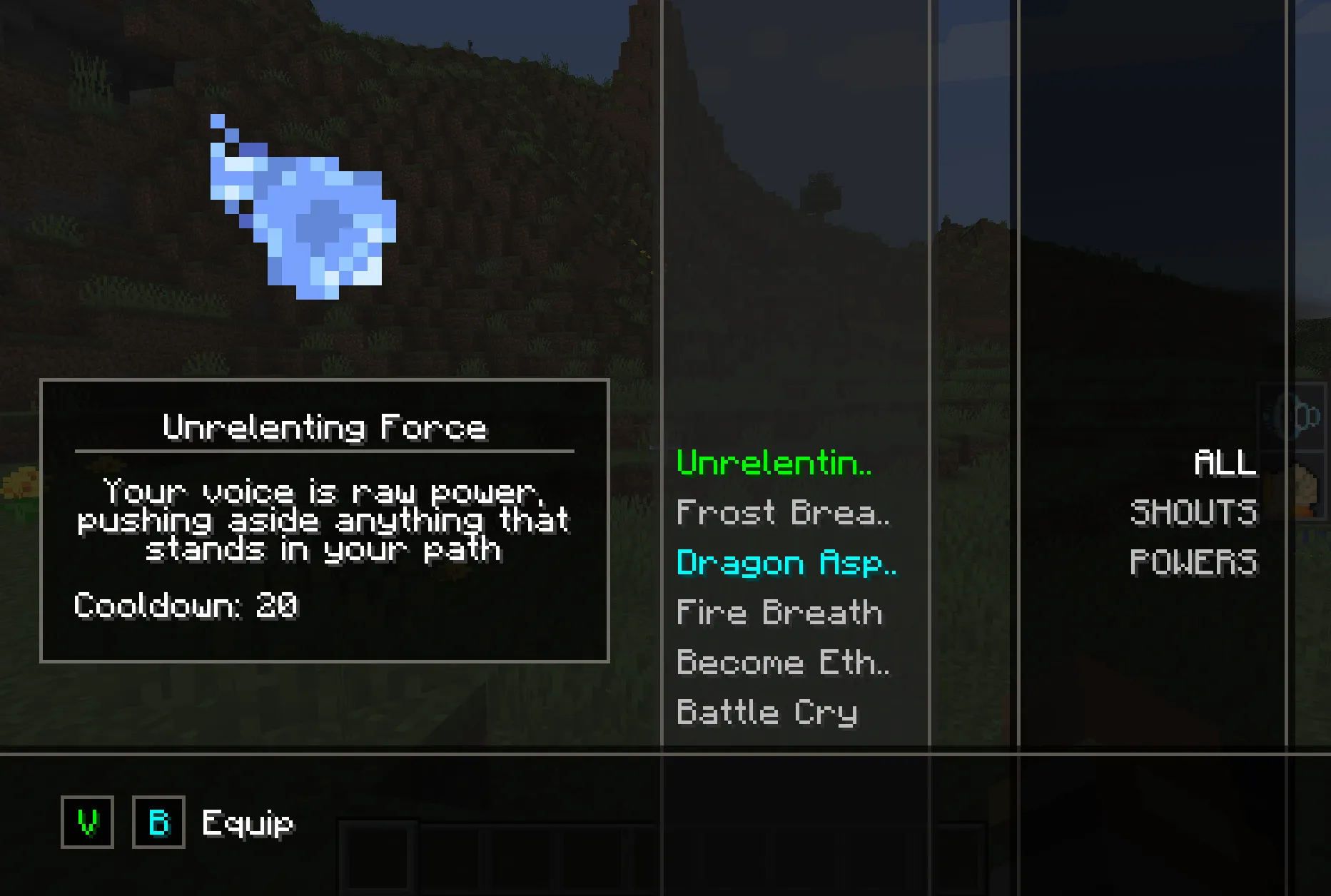Click the green V keybind icon
Screen dimensions: 1331x896
[86, 823]
